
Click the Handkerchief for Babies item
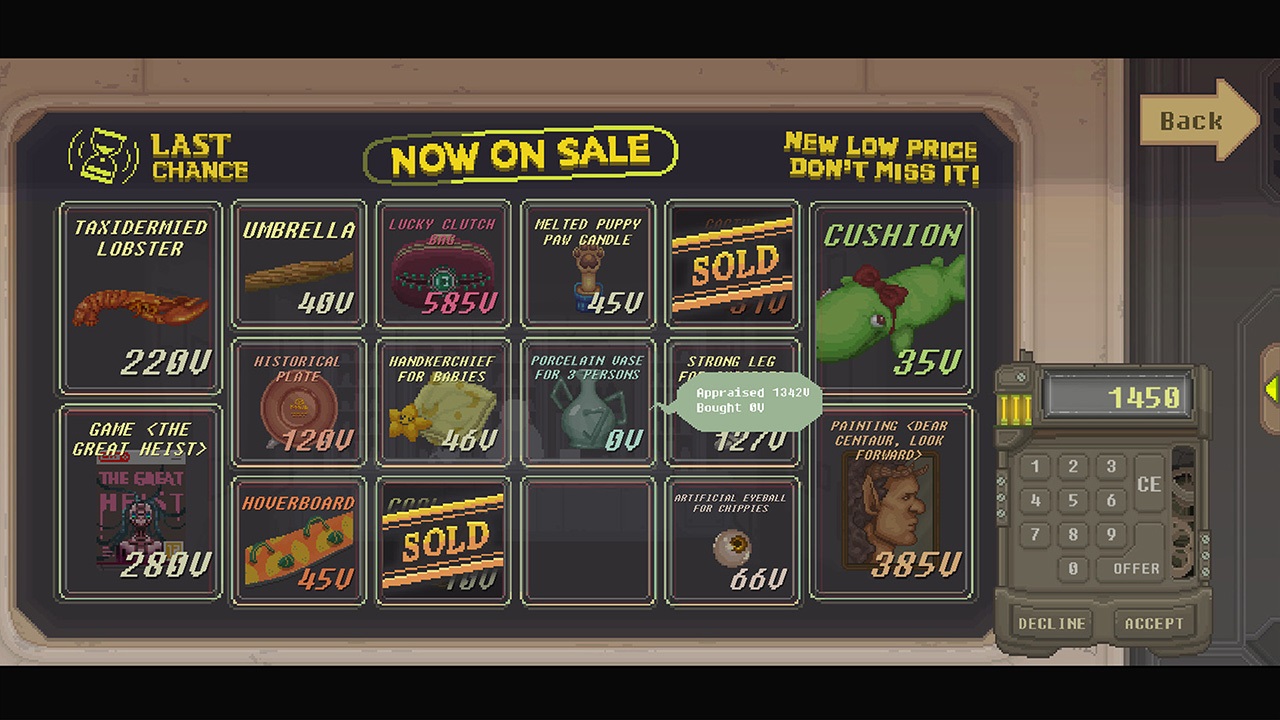[443, 400]
